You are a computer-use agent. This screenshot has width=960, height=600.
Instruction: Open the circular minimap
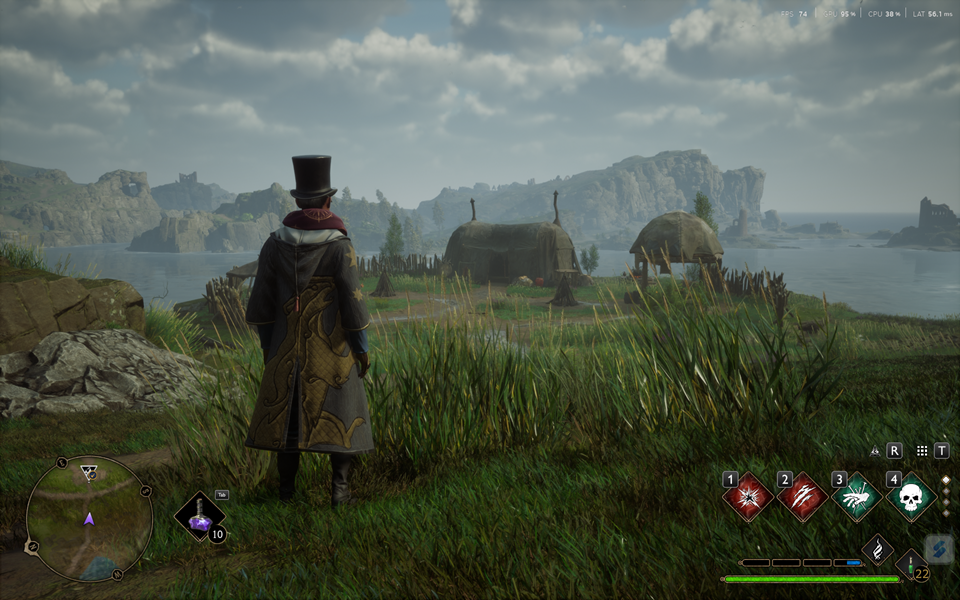click(89, 519)
